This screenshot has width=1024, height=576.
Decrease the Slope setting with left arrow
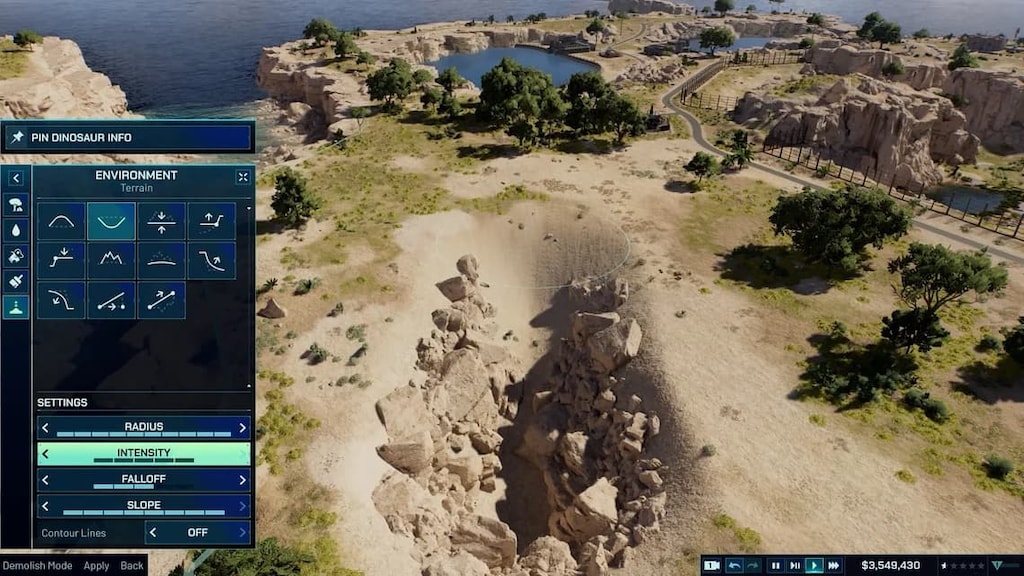pos(44,506)
